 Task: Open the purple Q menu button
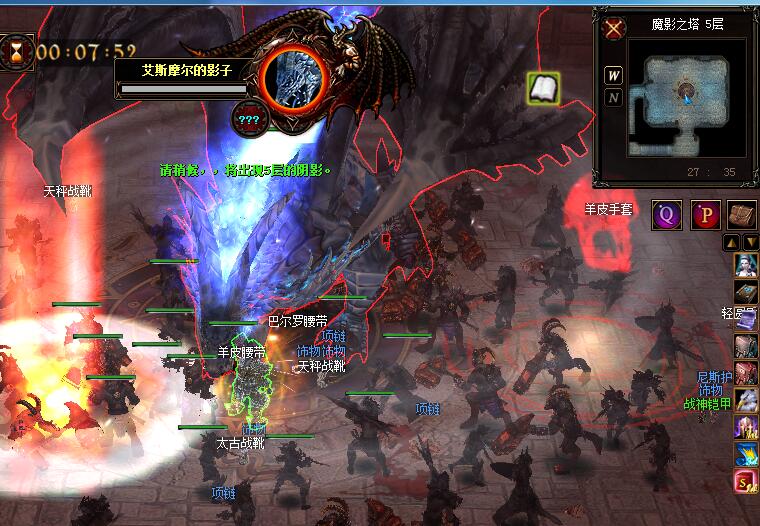pos(666,214)
